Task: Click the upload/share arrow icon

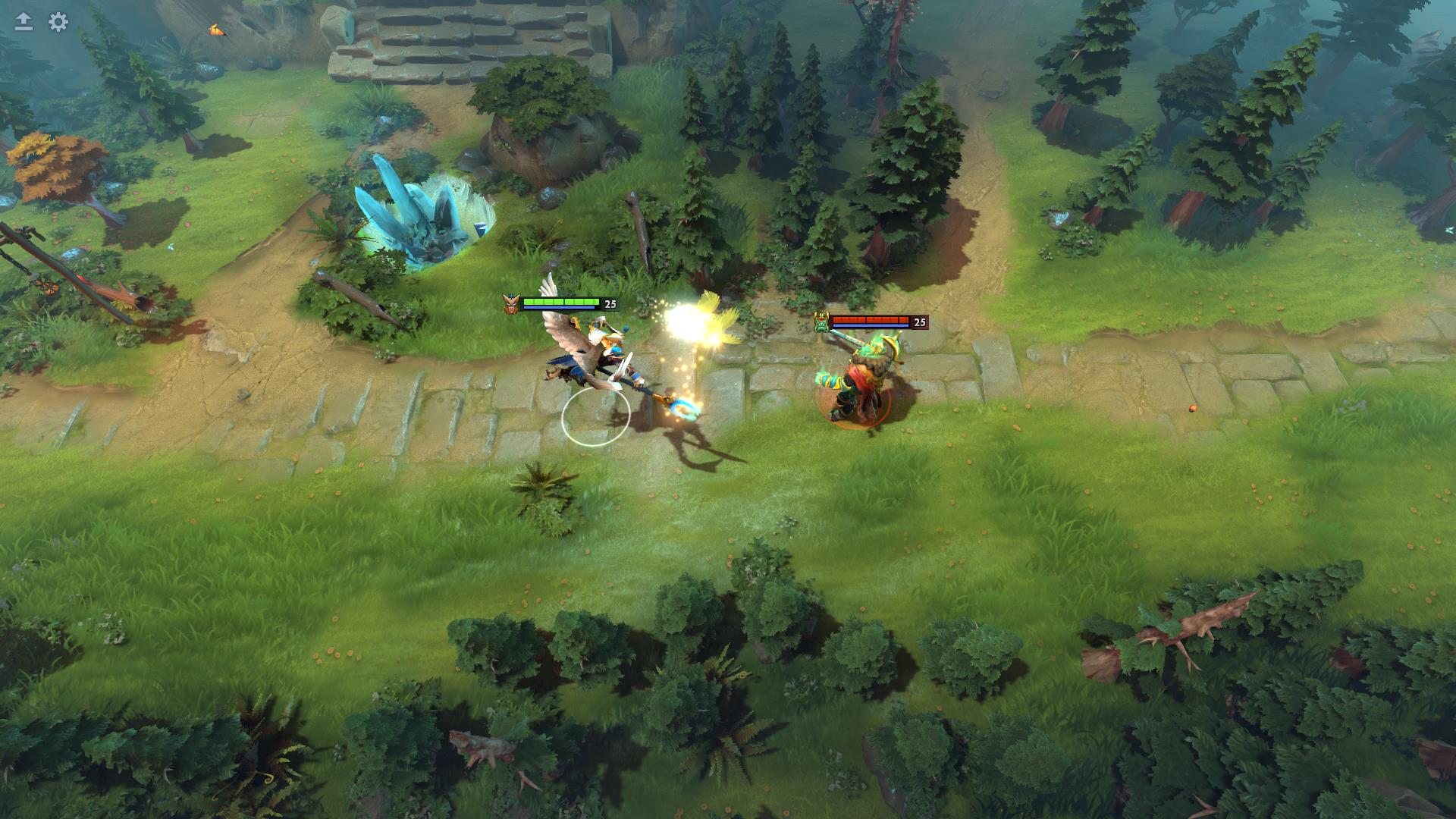Action: [x=24, y=22]
